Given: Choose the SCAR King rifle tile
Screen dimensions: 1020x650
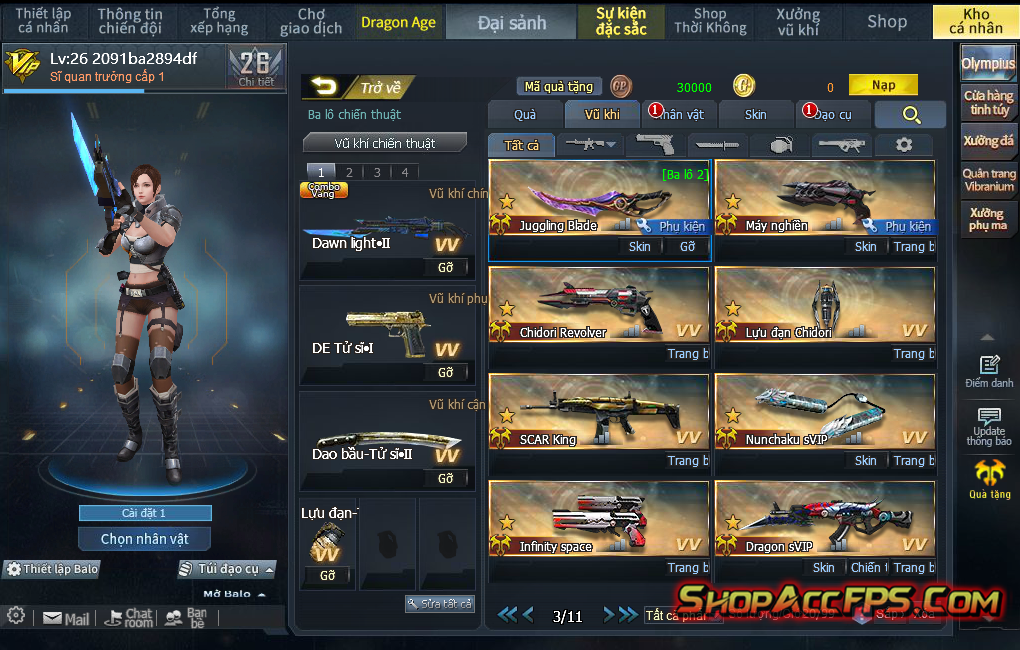Looking at the screenshot, I should (598, 412).
